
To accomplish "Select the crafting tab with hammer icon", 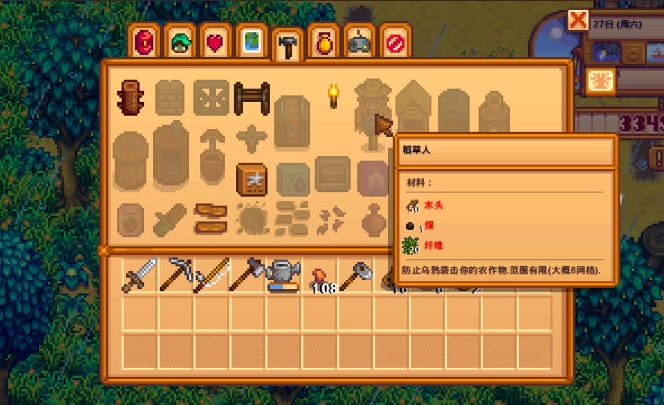I will click(288, 45).
